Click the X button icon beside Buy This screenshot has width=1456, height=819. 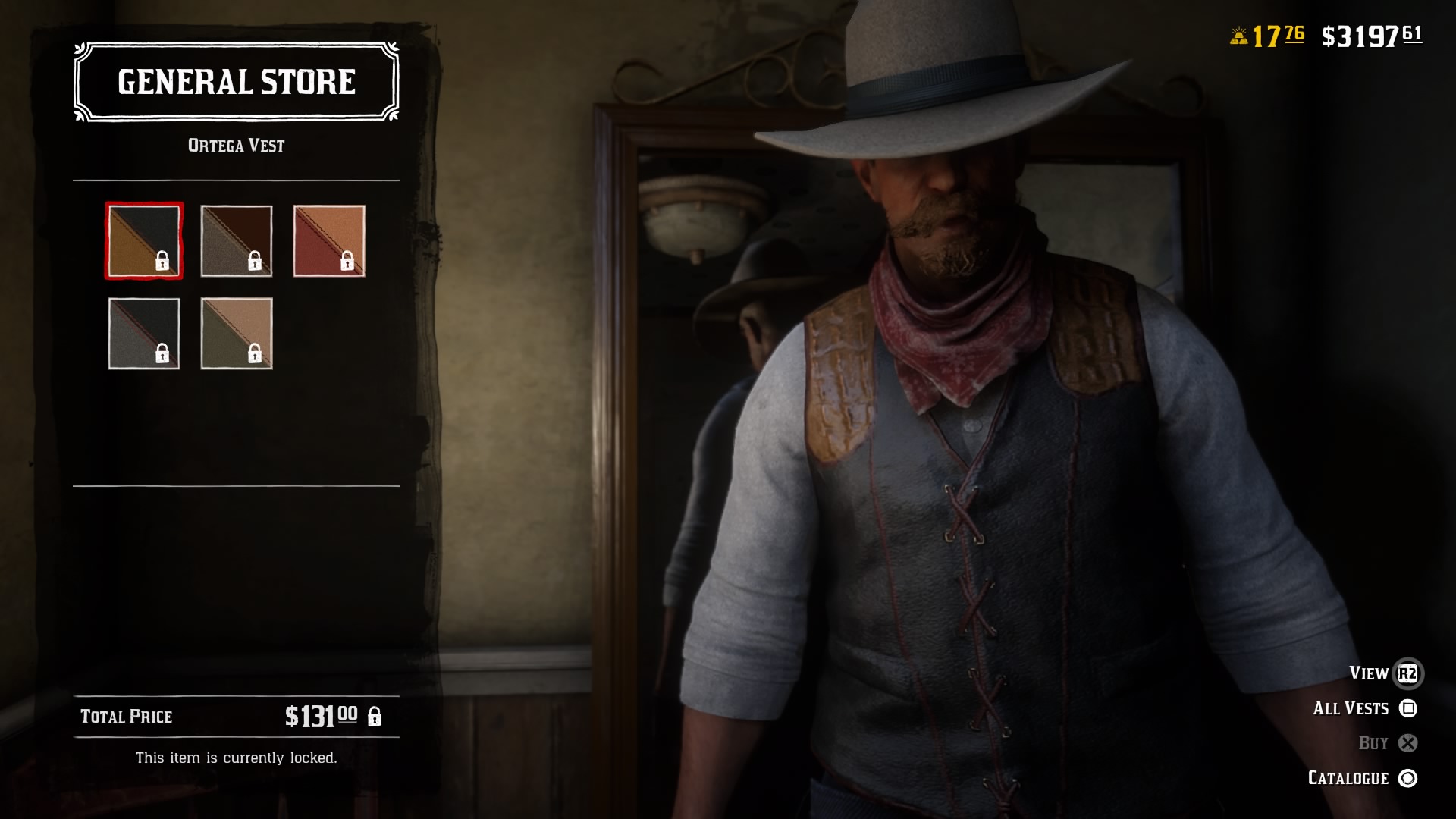tap(1408, 742)
